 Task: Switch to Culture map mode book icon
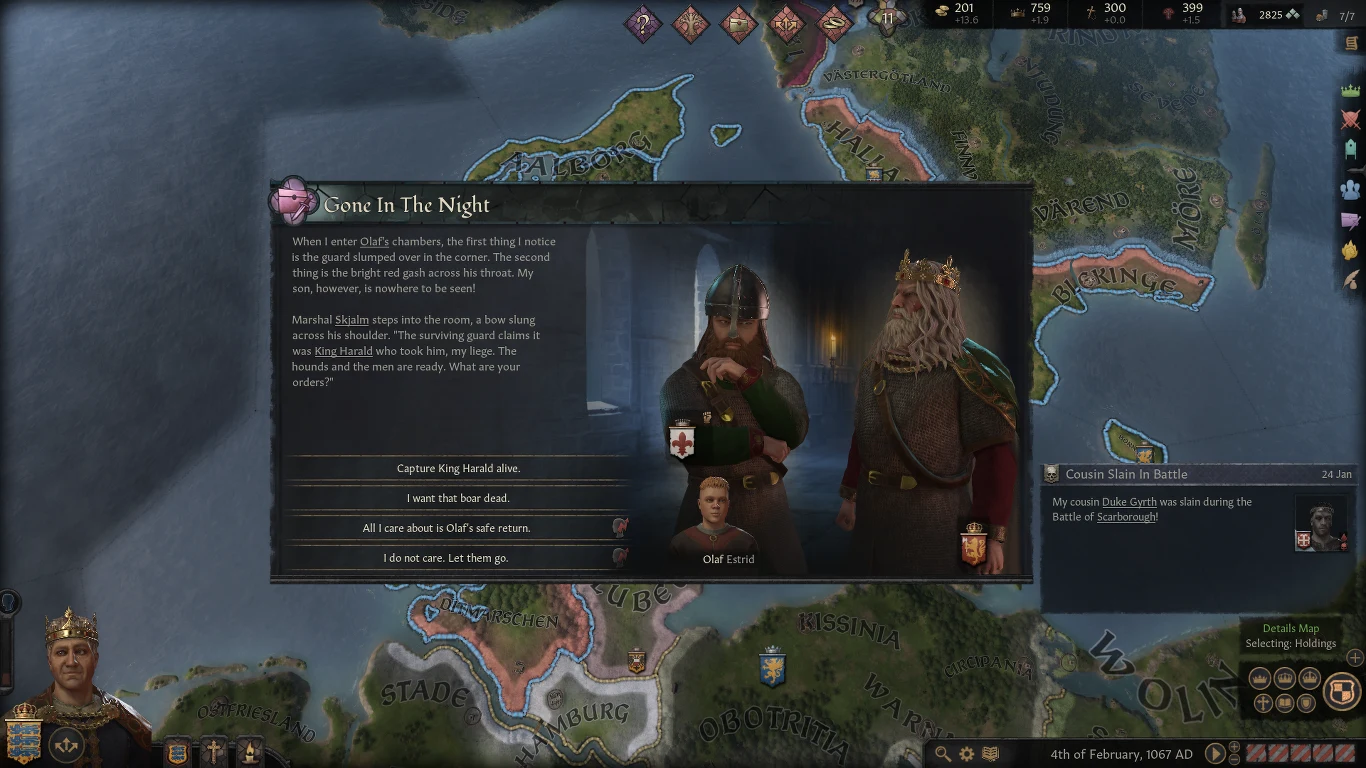(1285, 703)
